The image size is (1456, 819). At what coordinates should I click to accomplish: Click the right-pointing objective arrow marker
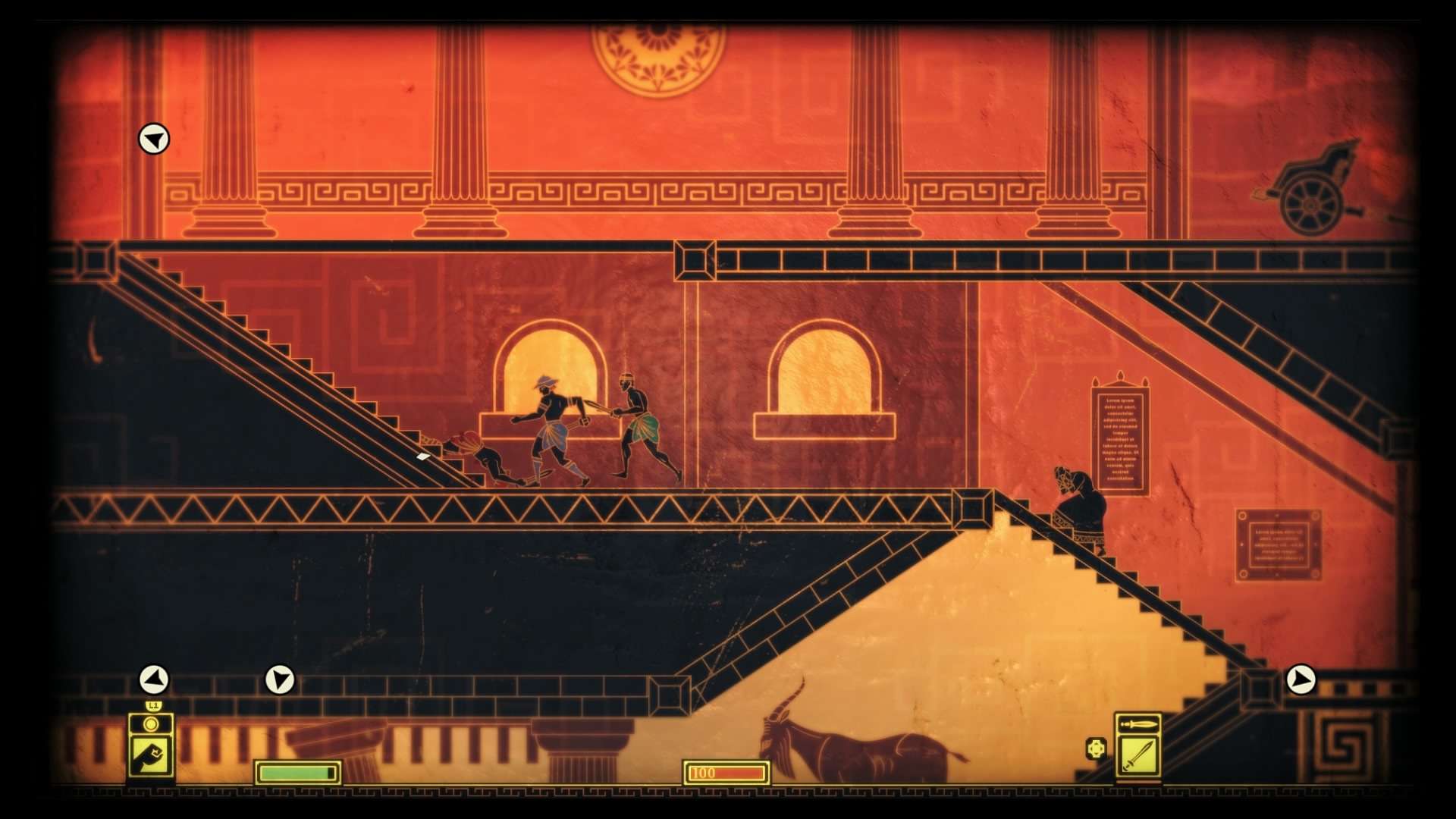pos(1301,679)
